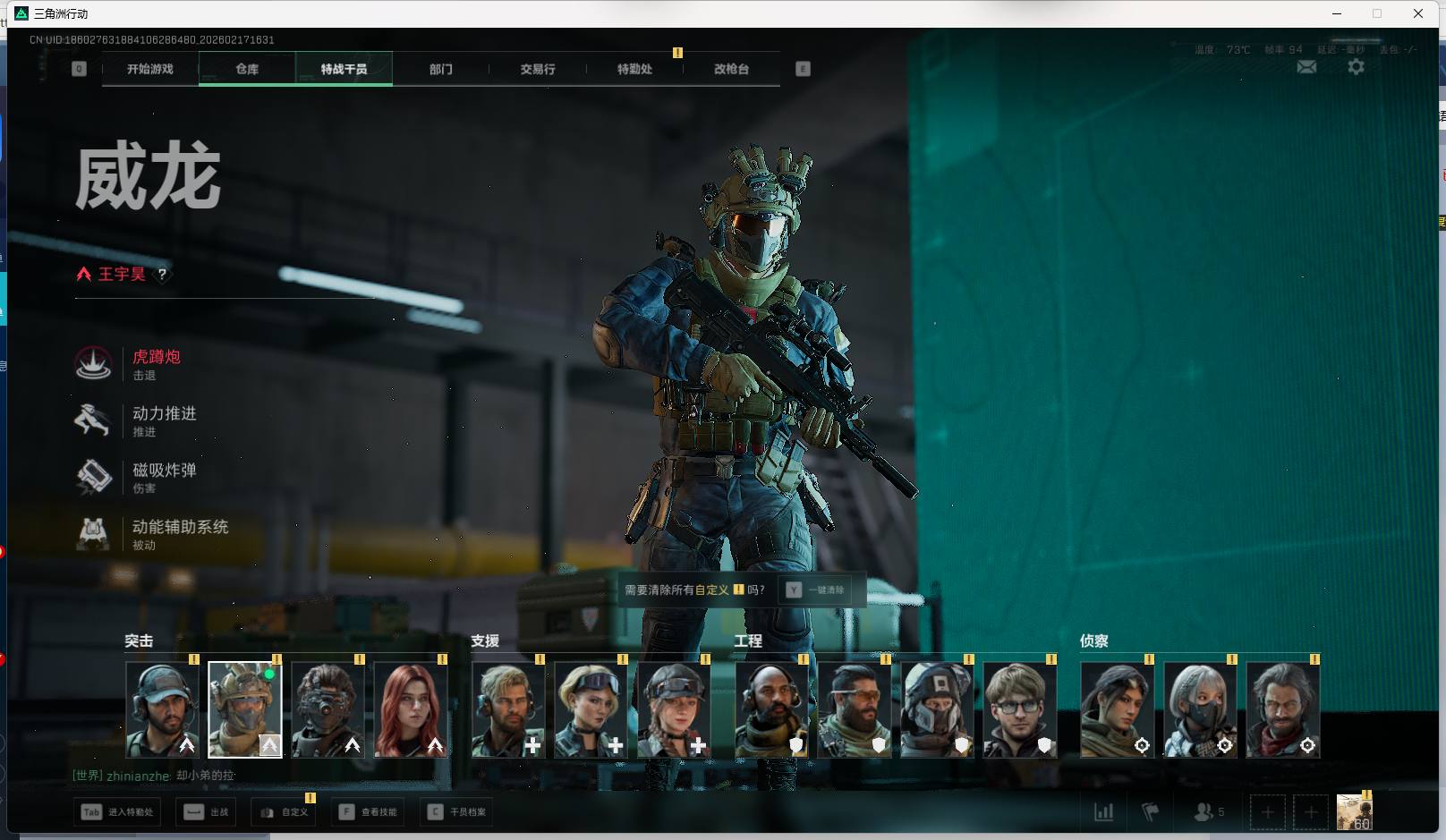The image size is (1446, 840).
Task: Select the operator portrait with glasses
Action: [x=1019, y=709]
